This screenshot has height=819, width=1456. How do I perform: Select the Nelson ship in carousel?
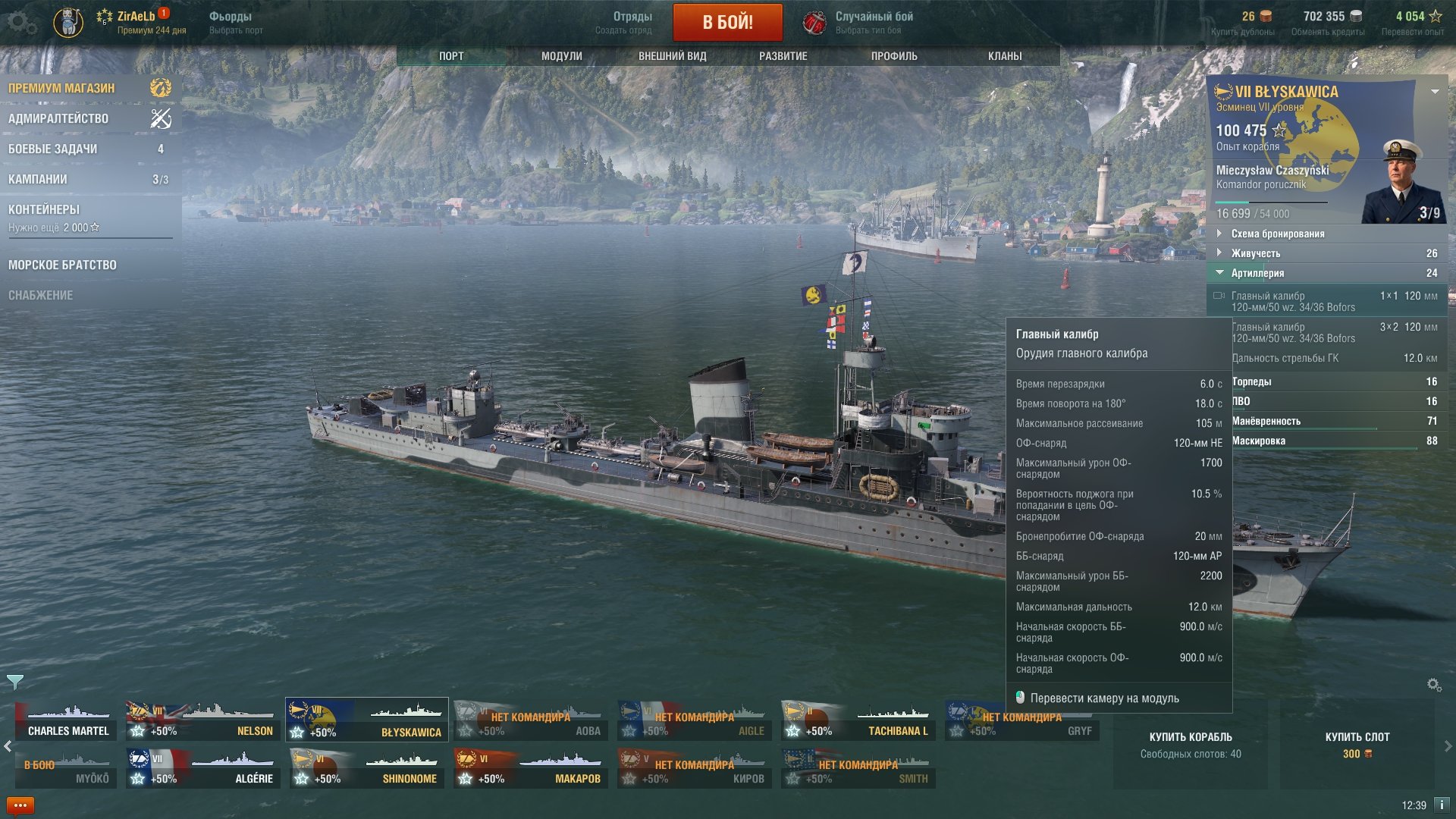pyautogui.click(x=202, y=720)
